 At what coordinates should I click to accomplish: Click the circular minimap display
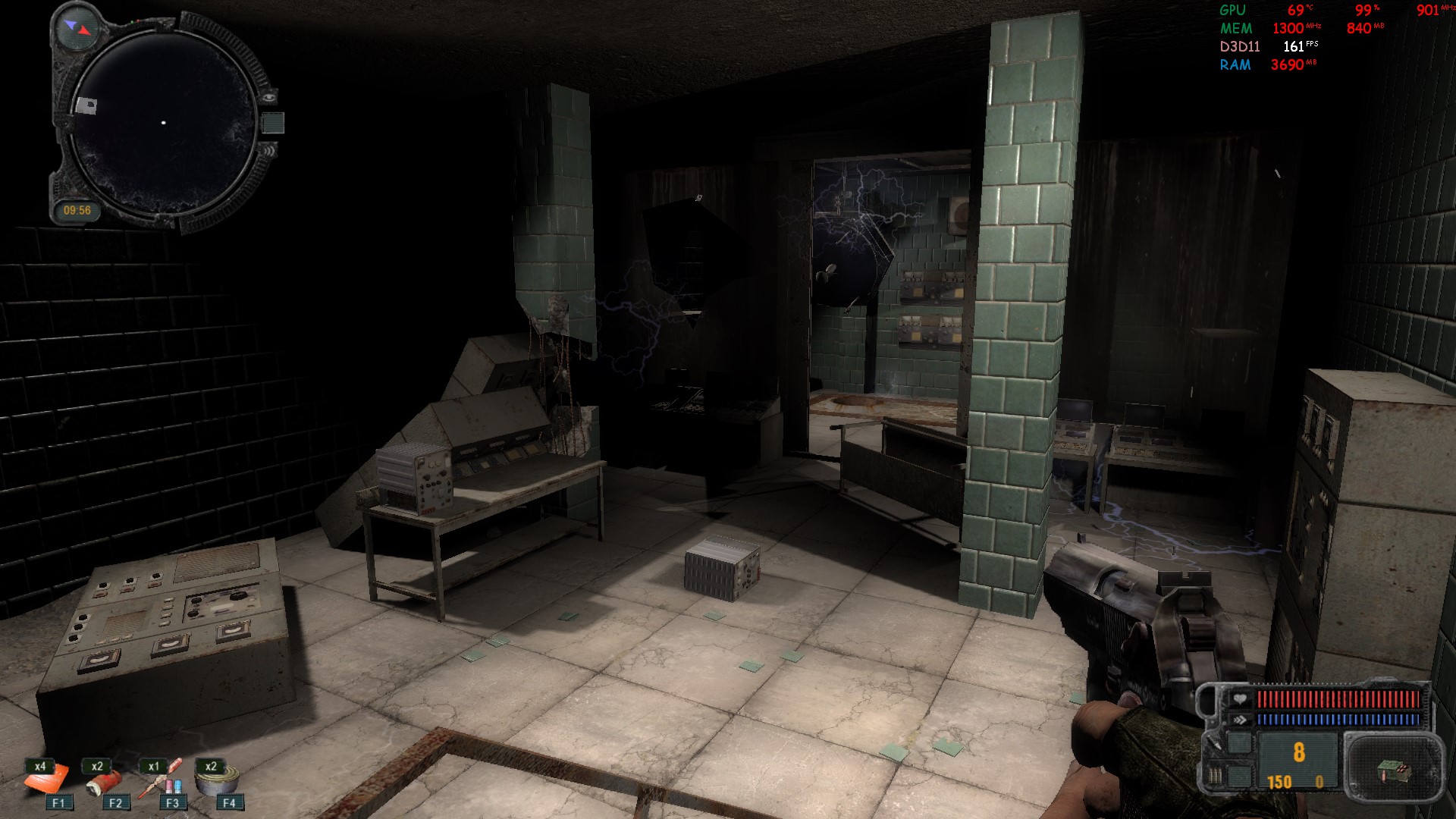coord(163,123)
